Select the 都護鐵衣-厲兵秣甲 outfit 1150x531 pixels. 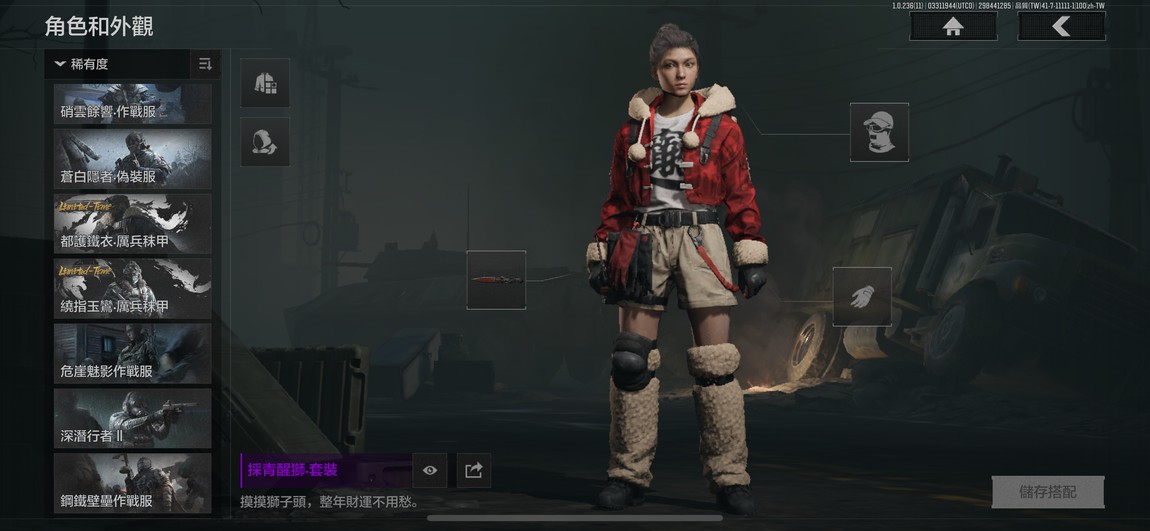[133, 224]
